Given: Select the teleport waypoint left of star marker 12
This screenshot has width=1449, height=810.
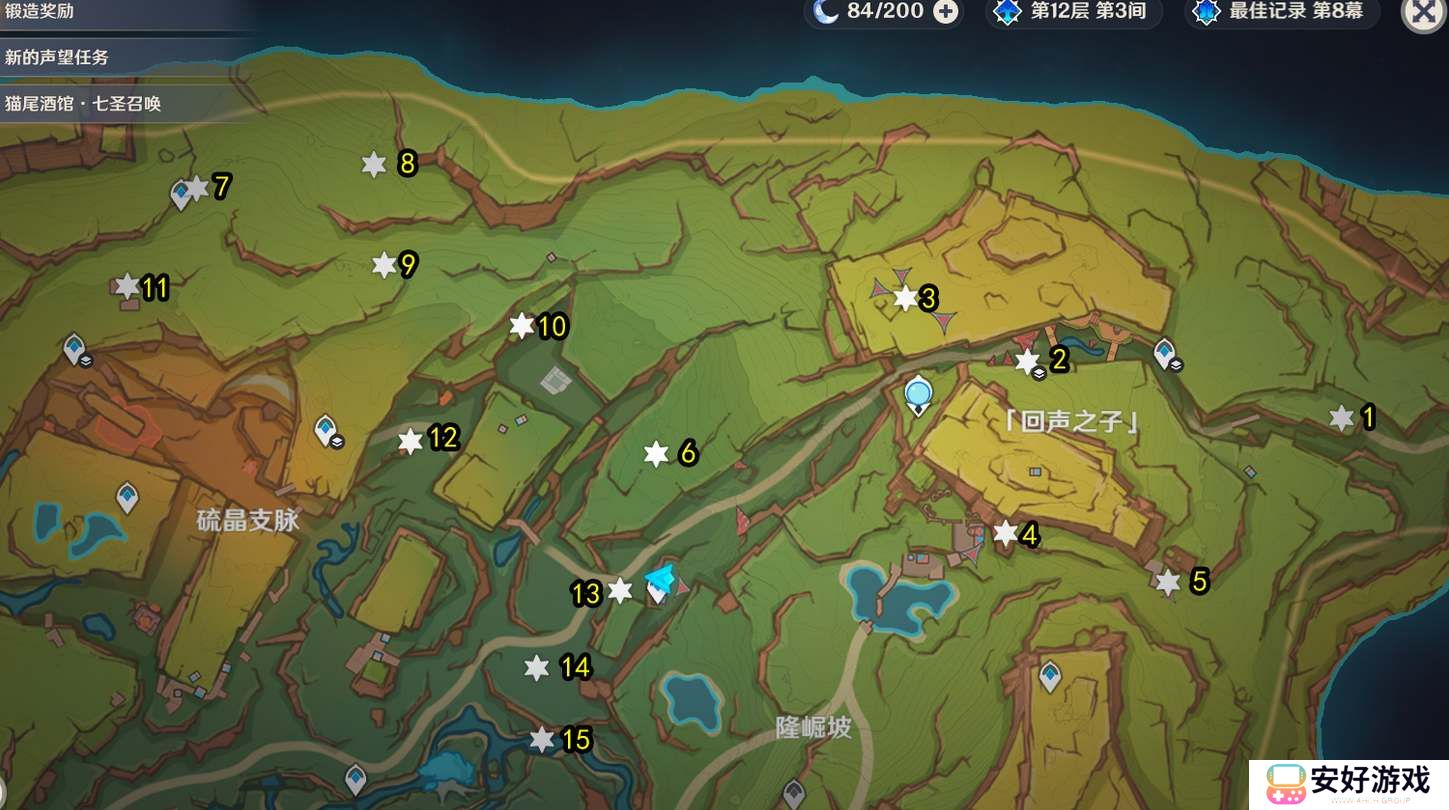Looking at the screenshot, I should pos(325,430).
